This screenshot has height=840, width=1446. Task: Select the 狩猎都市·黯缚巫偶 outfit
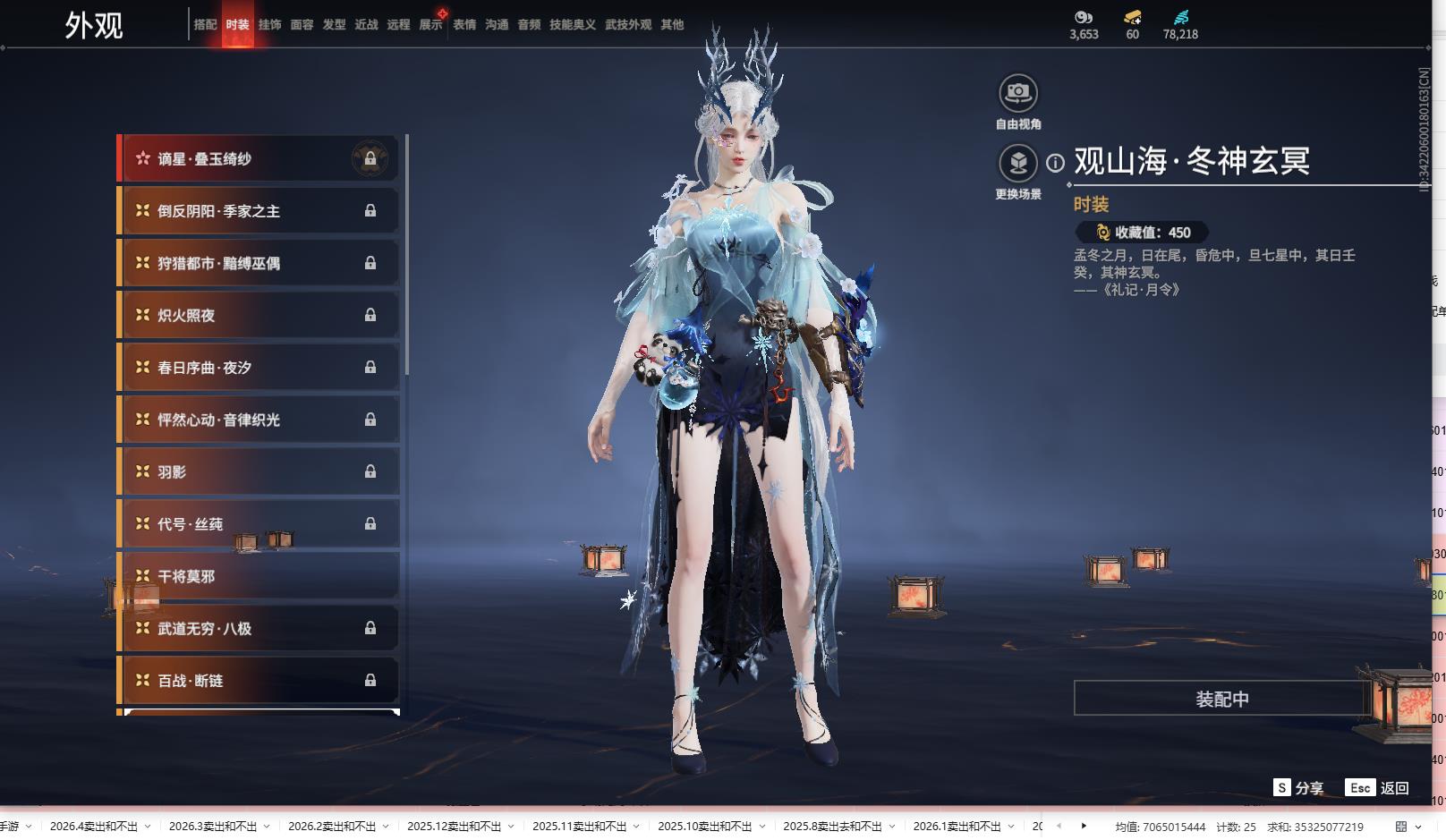pyautogui.click(x=258, y=263)
